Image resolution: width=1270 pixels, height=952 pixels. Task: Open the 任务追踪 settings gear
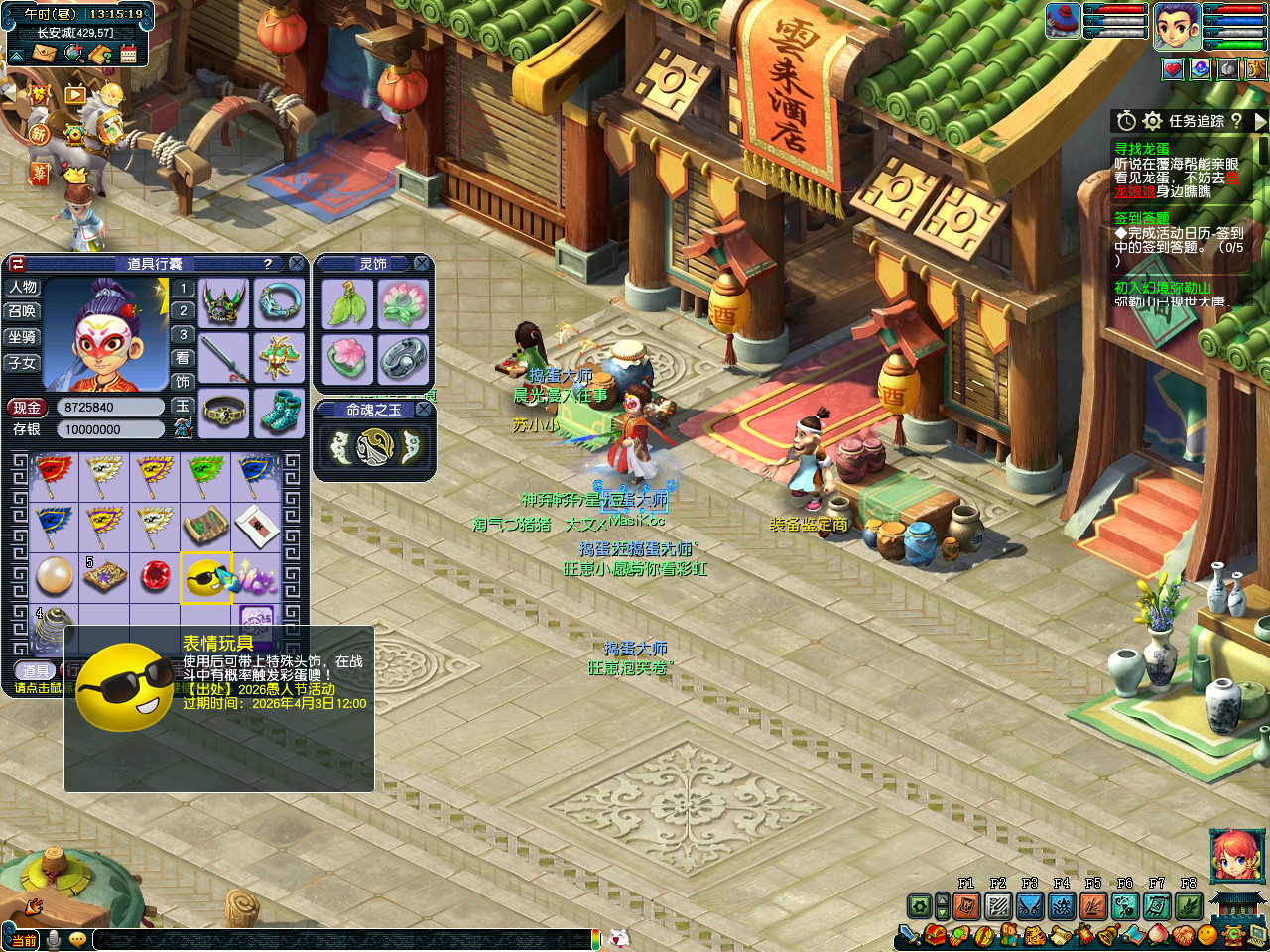(x=1152, y=121)
